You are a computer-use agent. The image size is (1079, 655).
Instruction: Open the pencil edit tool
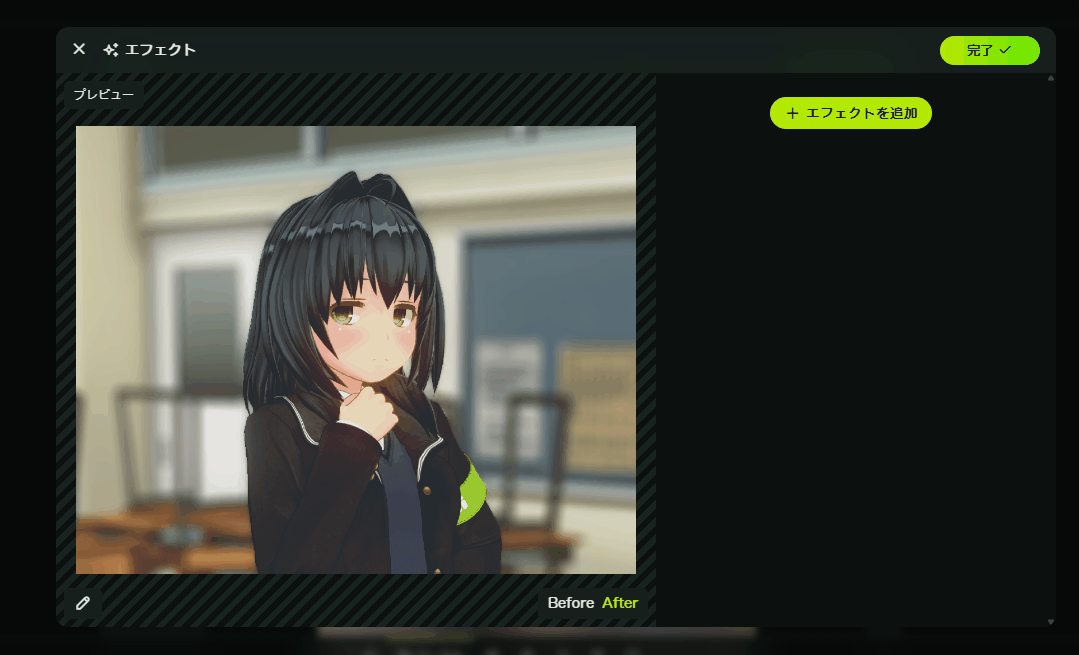coord(83,603)
